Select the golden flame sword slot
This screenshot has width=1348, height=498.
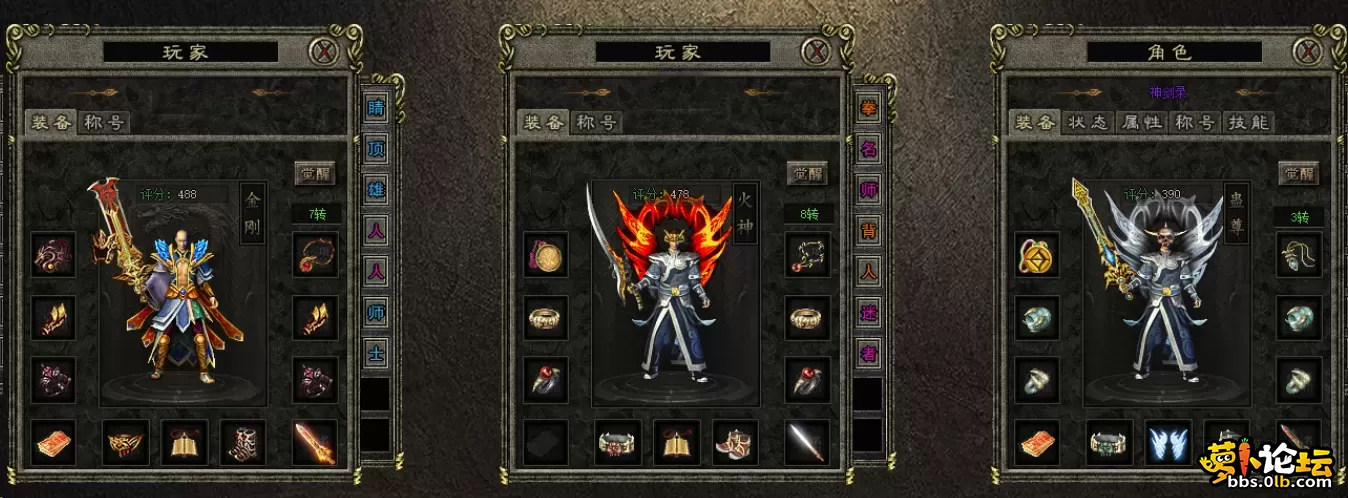point(314,442)
